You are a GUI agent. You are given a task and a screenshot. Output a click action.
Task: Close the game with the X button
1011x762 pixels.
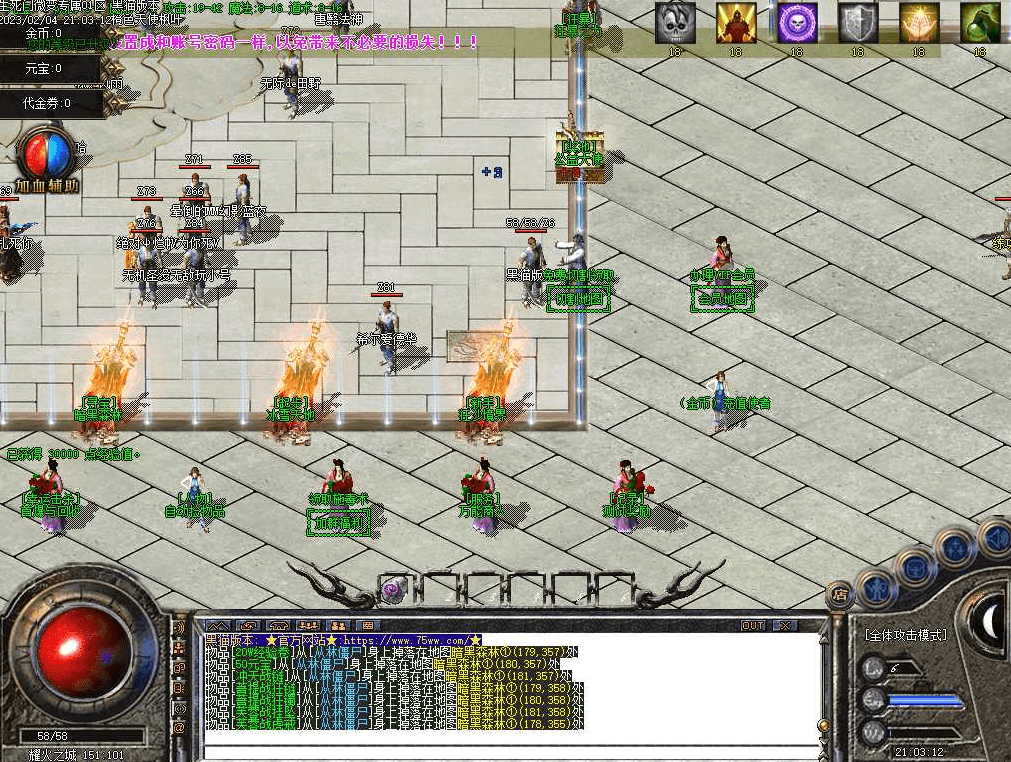pyautogui.click(x=785, y=626)
